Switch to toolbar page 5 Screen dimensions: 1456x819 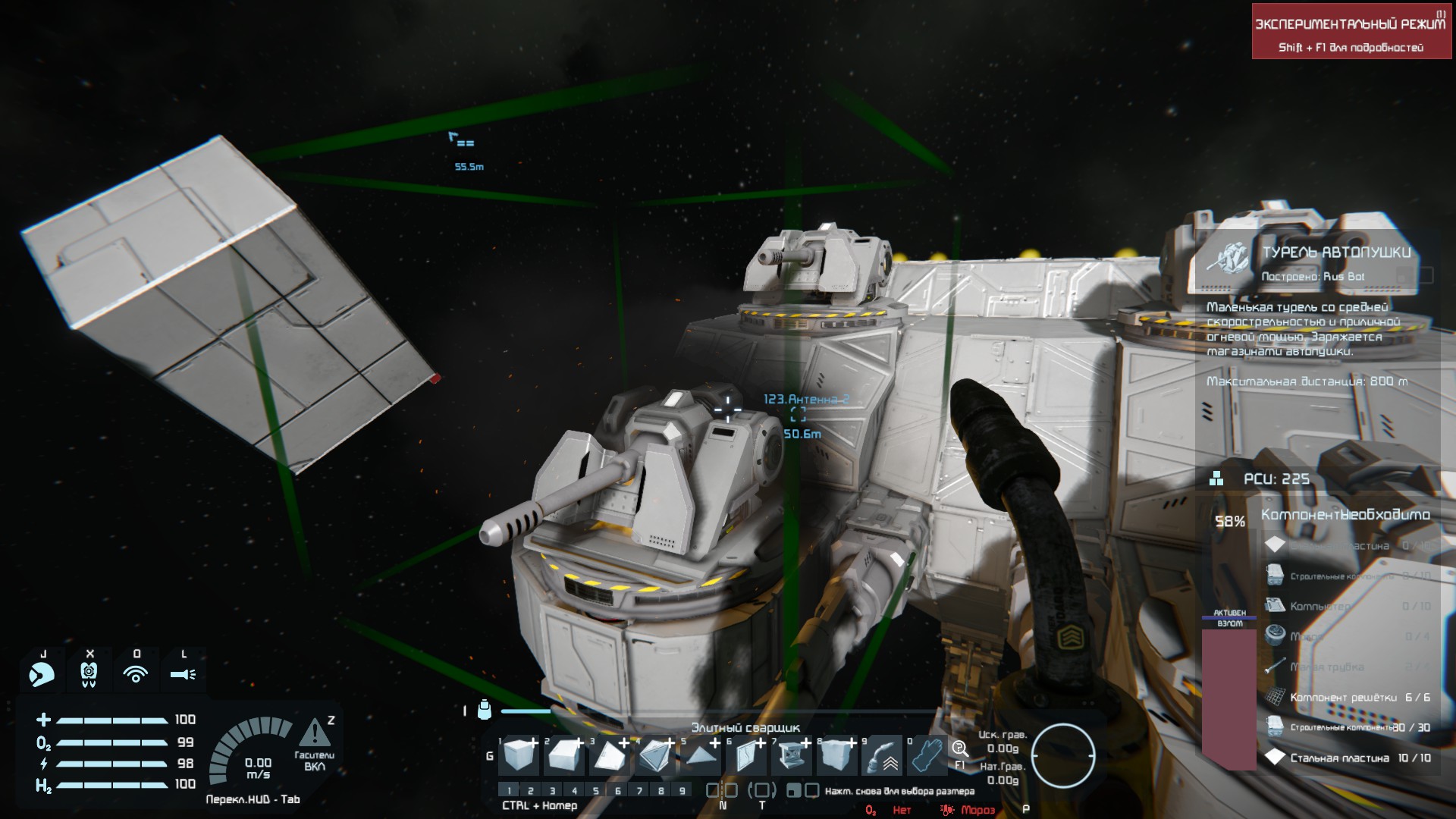pyautogui.click(x=596, y=791)
